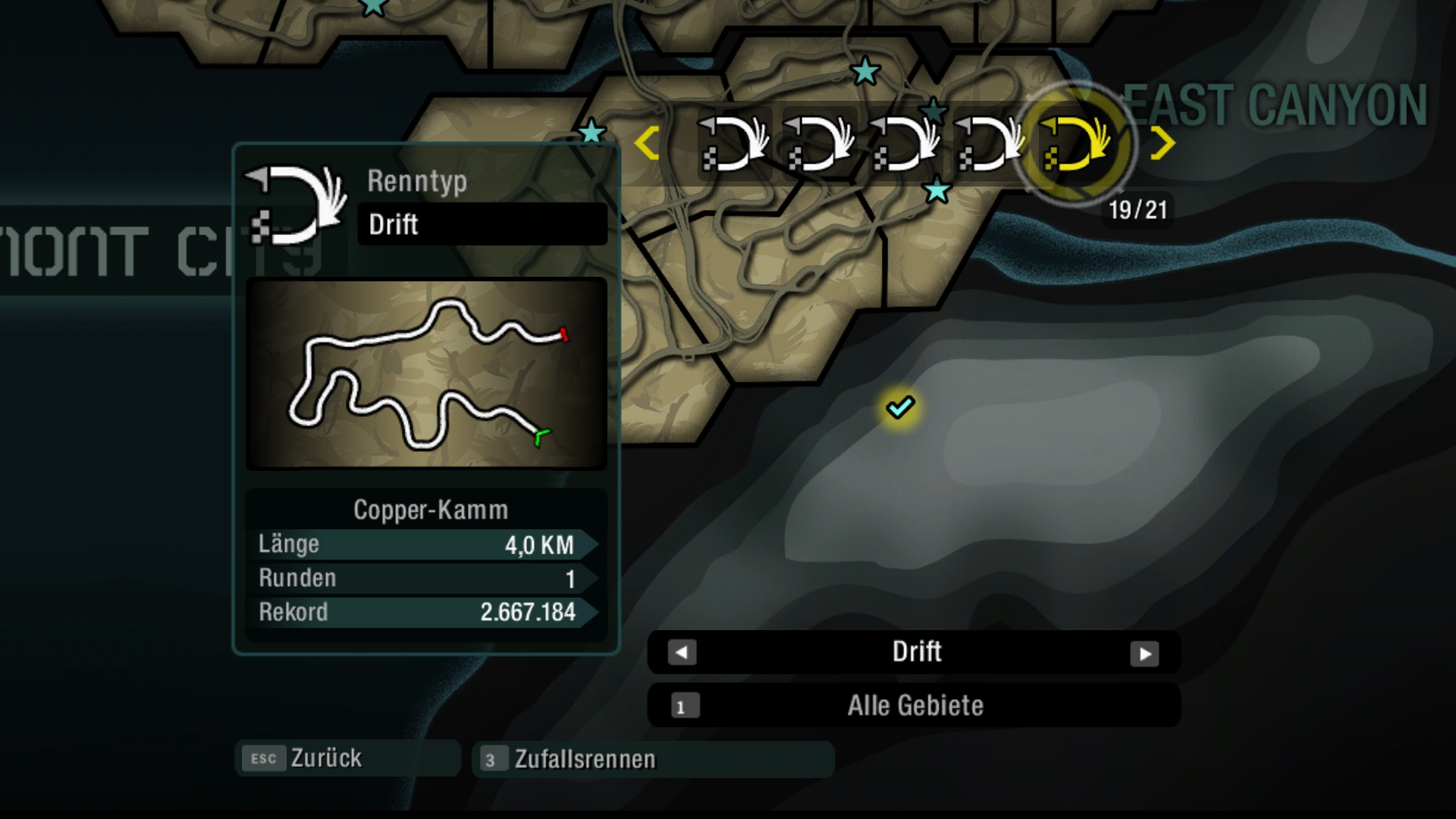The height and width of the screenshot is (819, 1456).
Task: Select the highlighted yellow drift event icon
Action: coord(1074,144)
